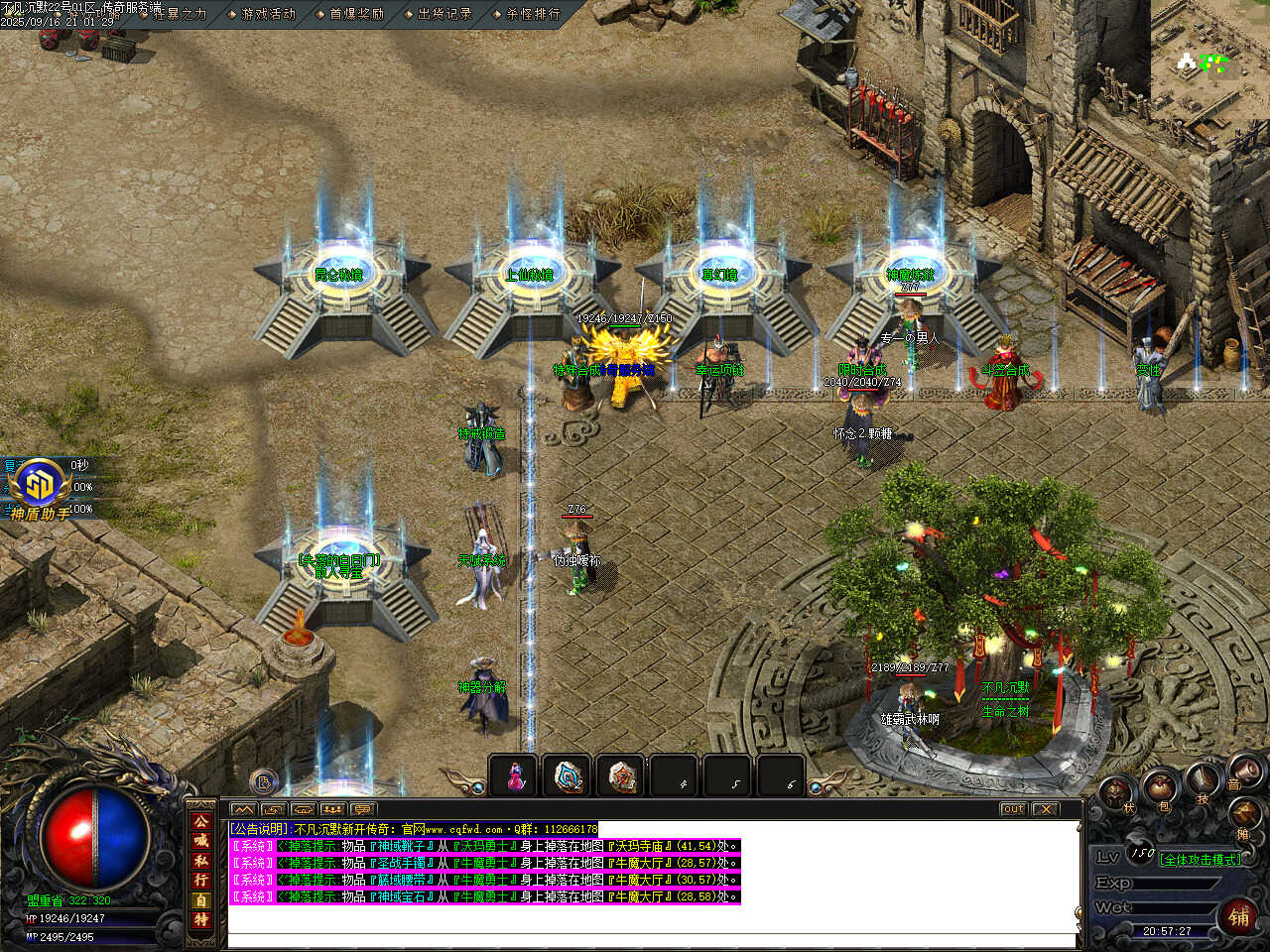This screenshot has width=1270, height=952.
Task: Use the red potion in hotbar slot one
Action: pos(515,775)
